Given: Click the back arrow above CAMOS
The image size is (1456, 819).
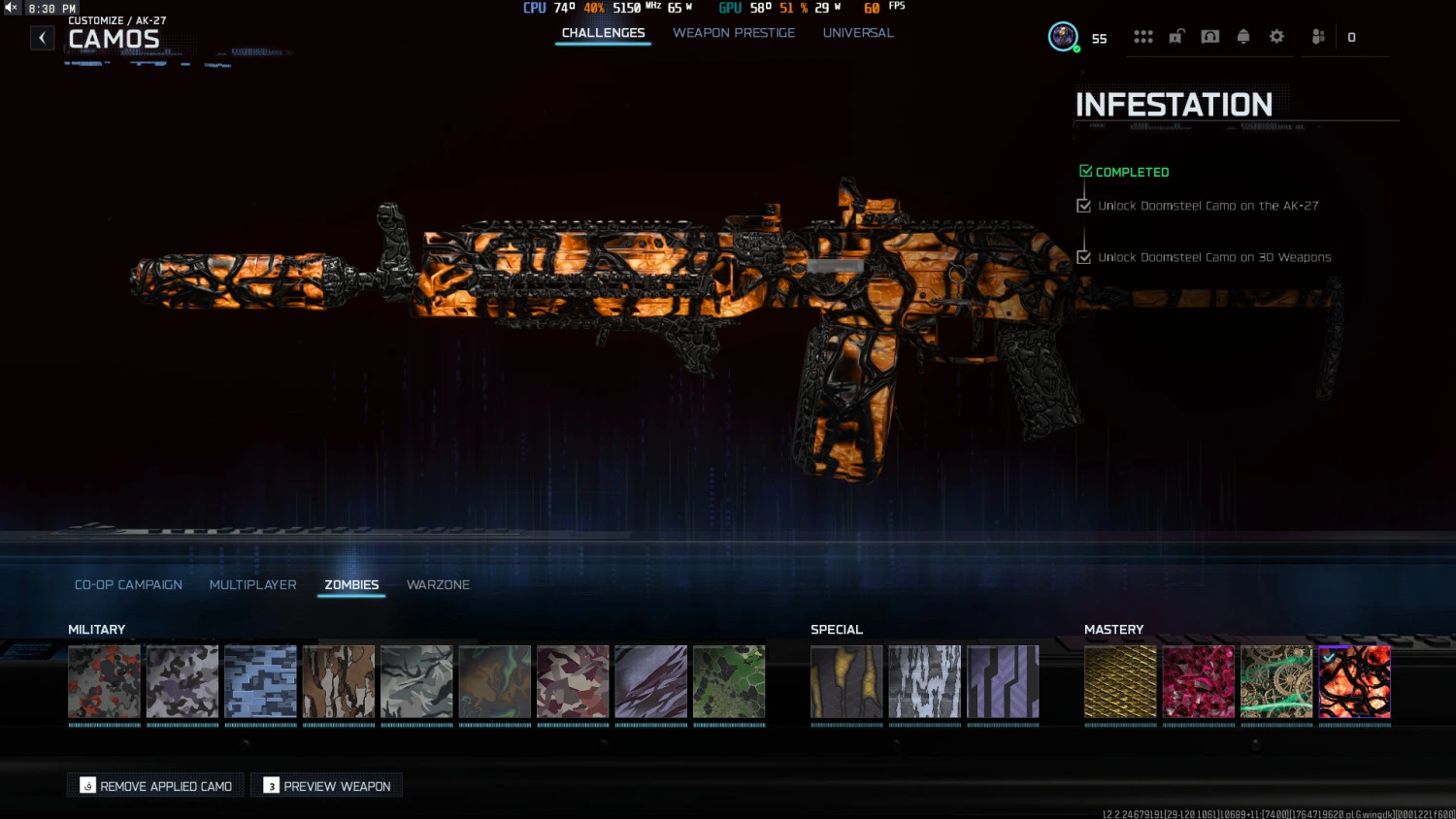Looking at the screenshot, I should [42, 37].
